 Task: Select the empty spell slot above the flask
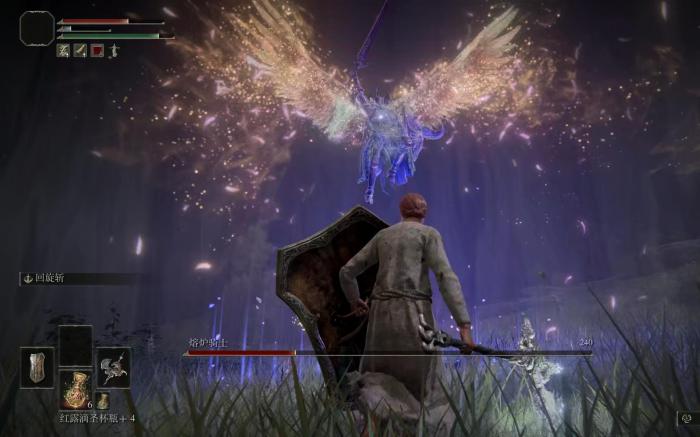coord(75,345)
